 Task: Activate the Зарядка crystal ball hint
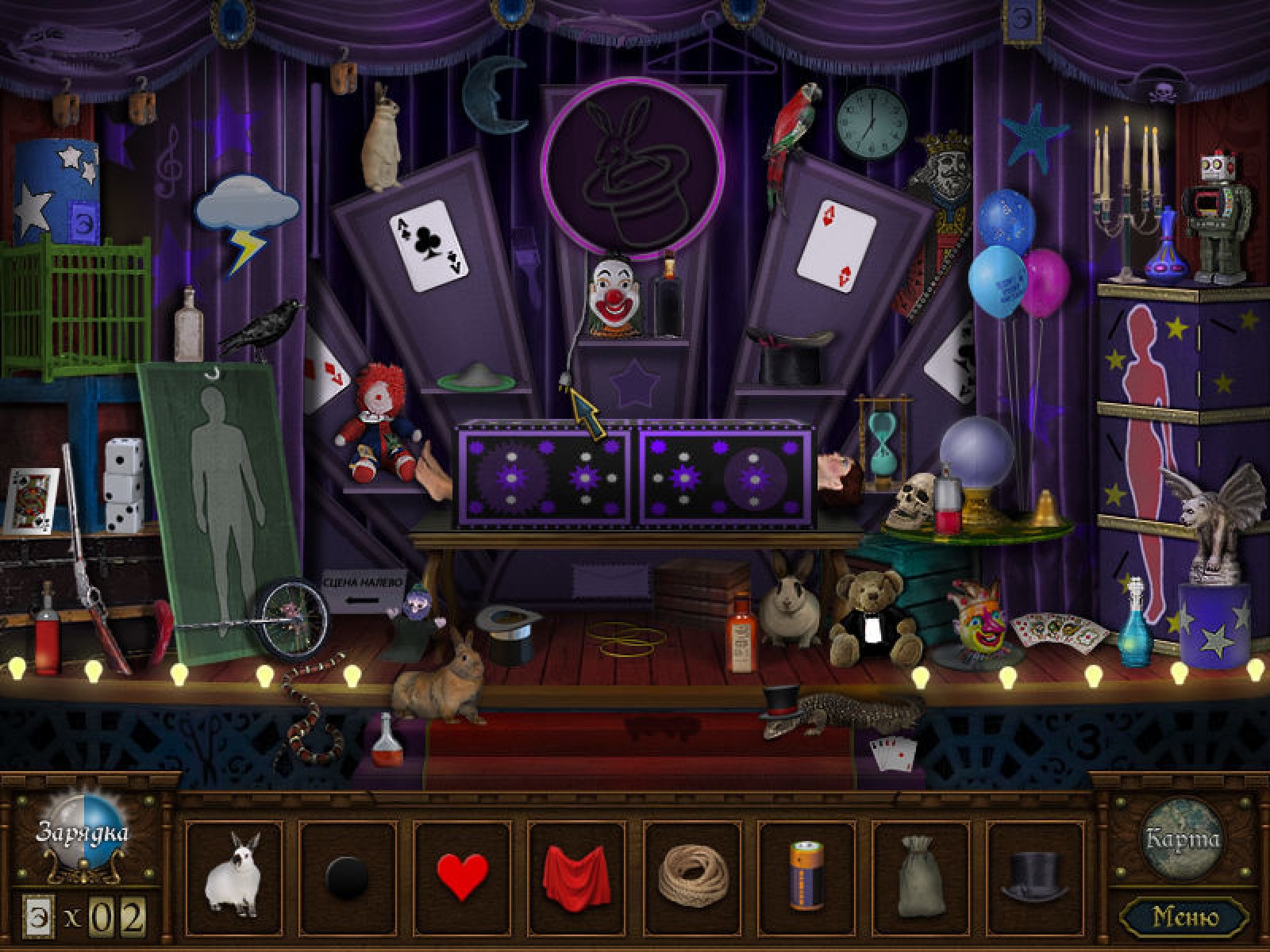(83, 835)
